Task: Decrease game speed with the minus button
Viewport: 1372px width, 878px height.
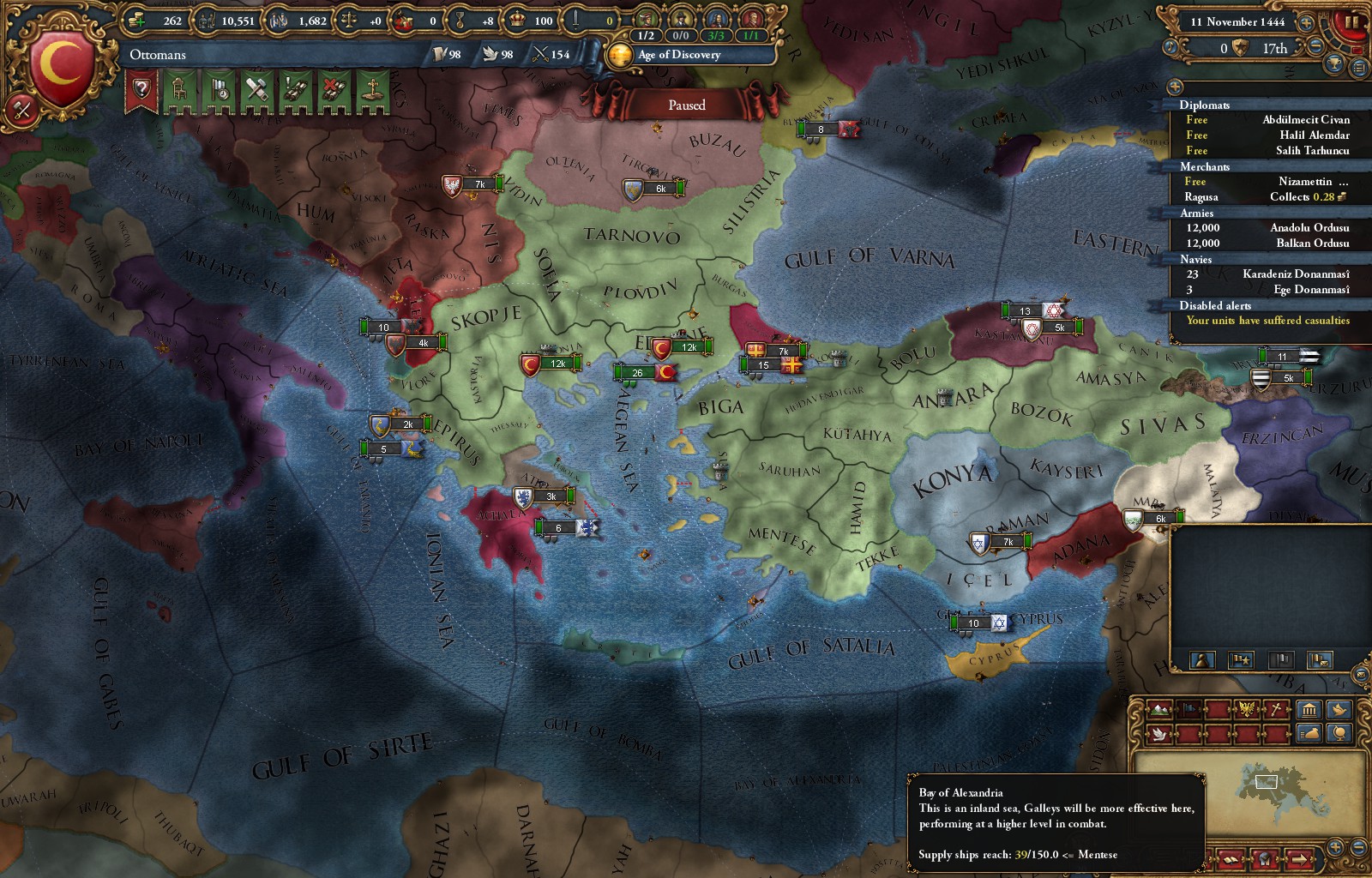Action: point(1315,48)
